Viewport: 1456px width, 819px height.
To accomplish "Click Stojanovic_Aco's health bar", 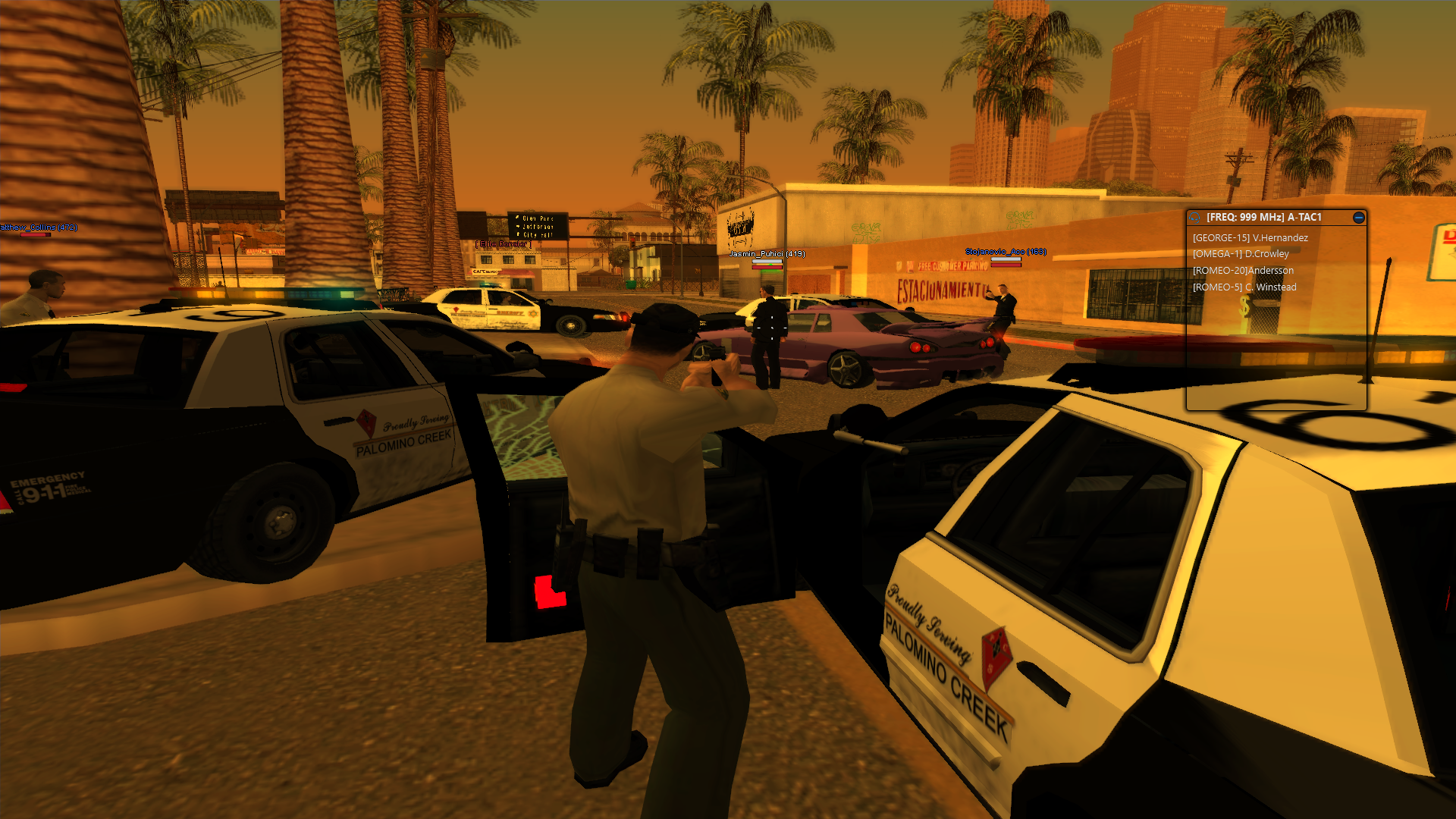I will click(1006, 264).
